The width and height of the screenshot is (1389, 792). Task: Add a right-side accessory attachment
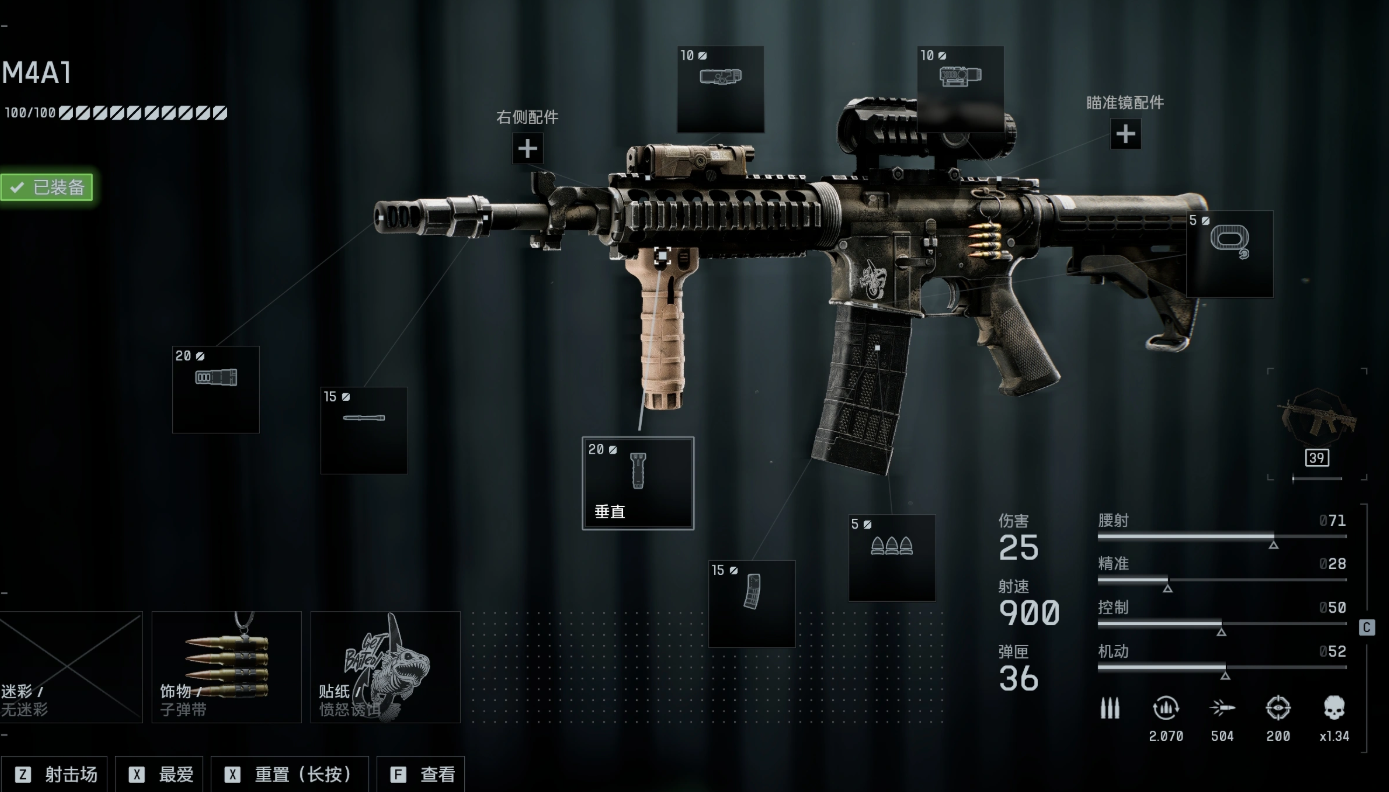527,149
